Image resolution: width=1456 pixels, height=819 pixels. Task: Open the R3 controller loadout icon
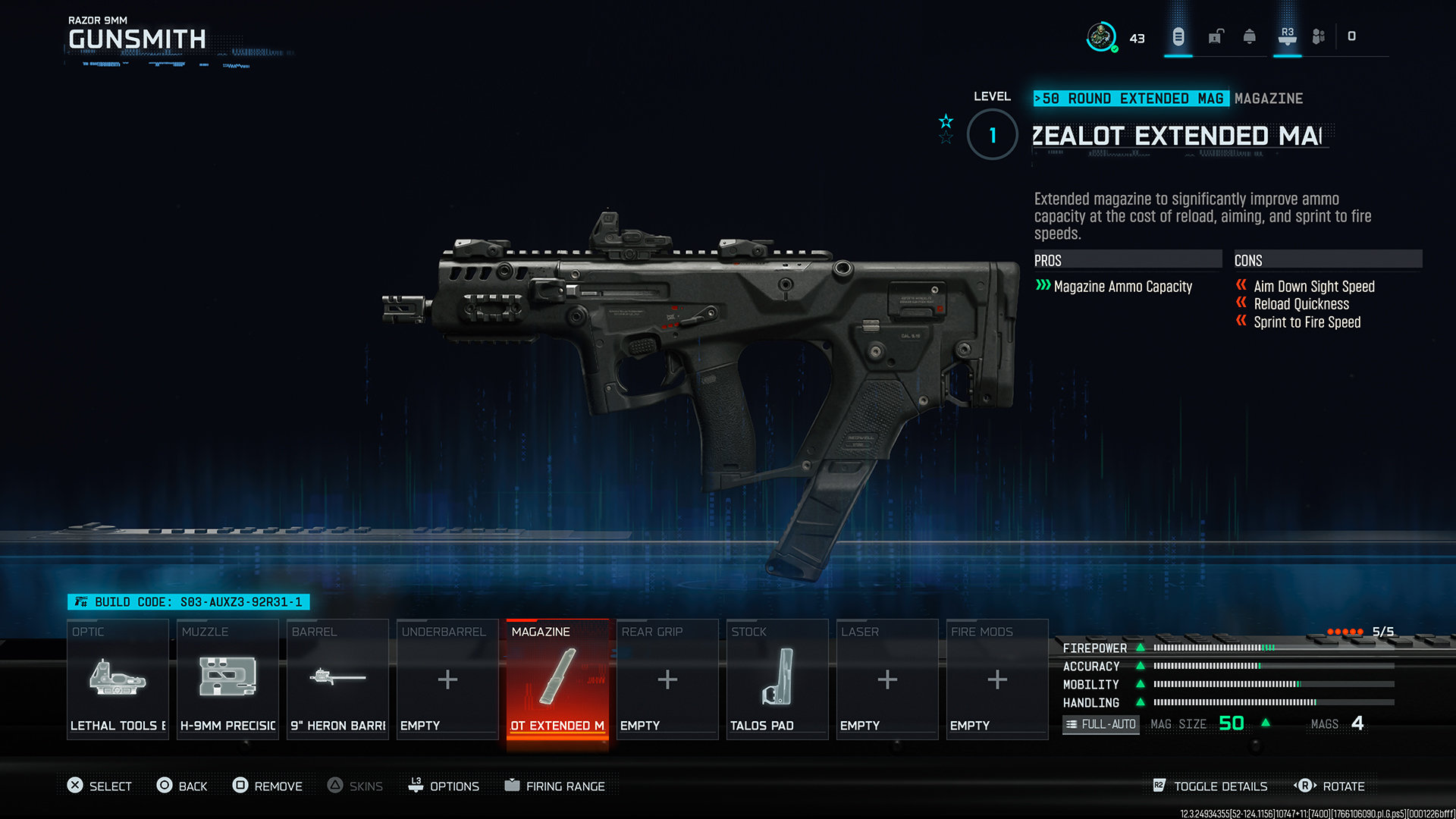tap(1287, 36)
